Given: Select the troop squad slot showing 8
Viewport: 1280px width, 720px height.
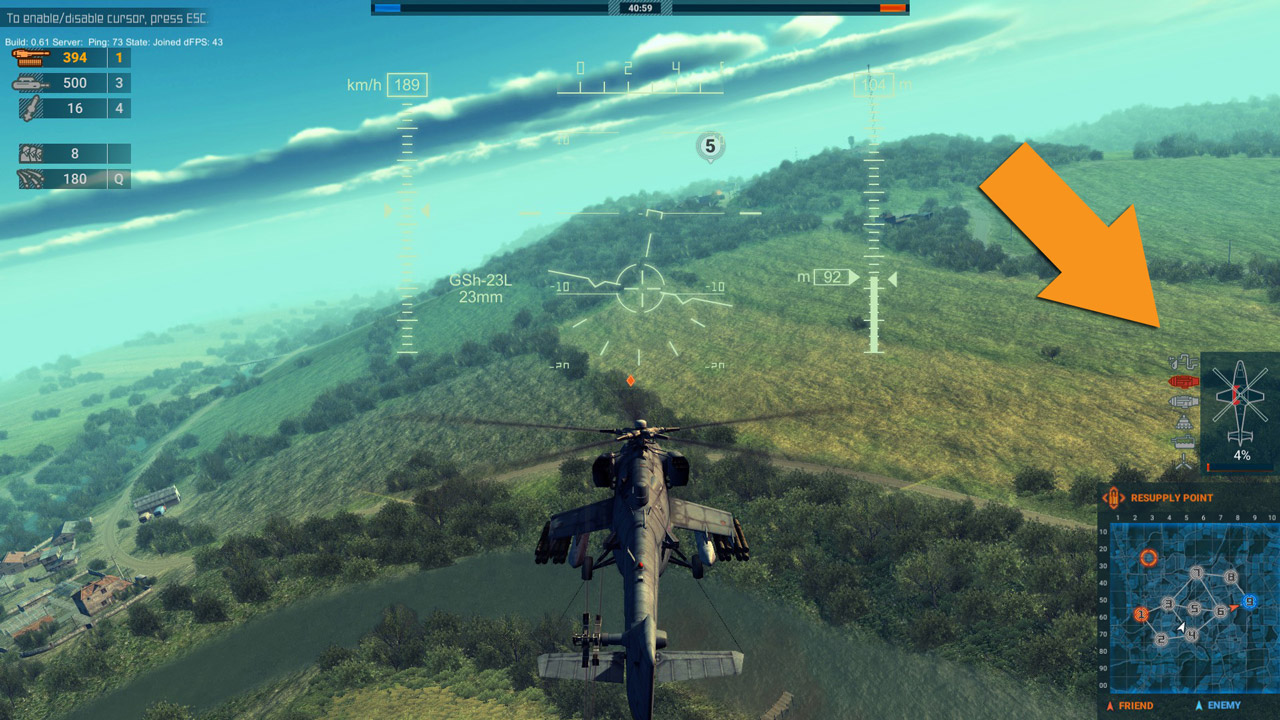Looking at the screenshot, I should point(70,154).
